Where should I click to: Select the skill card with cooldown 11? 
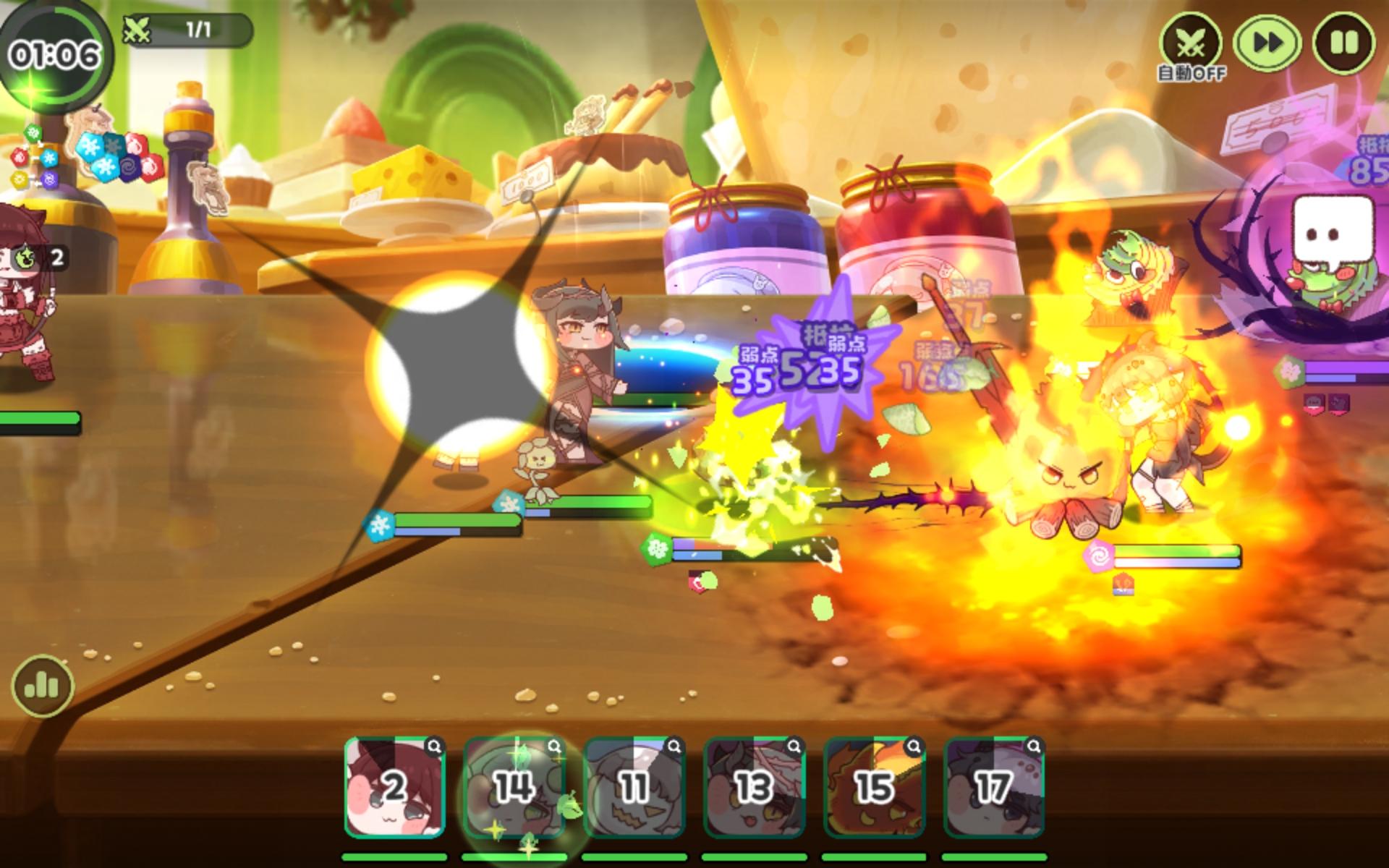coord(634,788)
